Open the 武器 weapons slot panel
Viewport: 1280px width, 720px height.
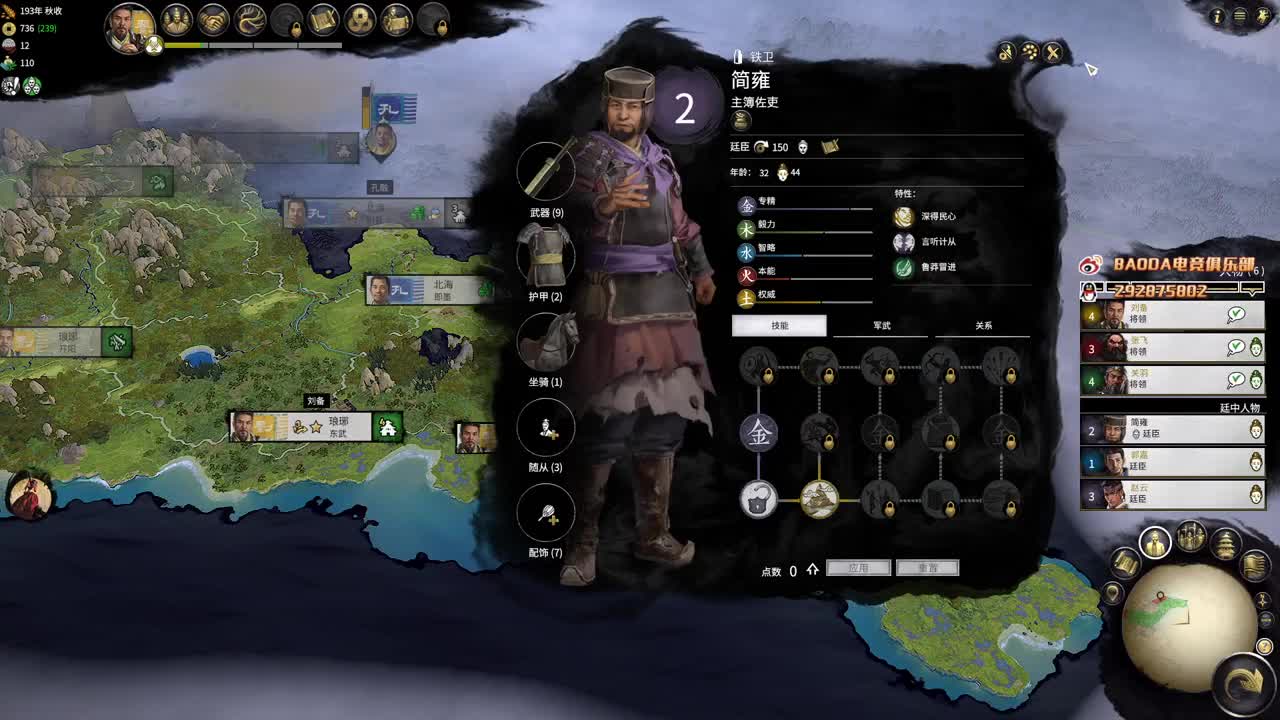point(546,172)
